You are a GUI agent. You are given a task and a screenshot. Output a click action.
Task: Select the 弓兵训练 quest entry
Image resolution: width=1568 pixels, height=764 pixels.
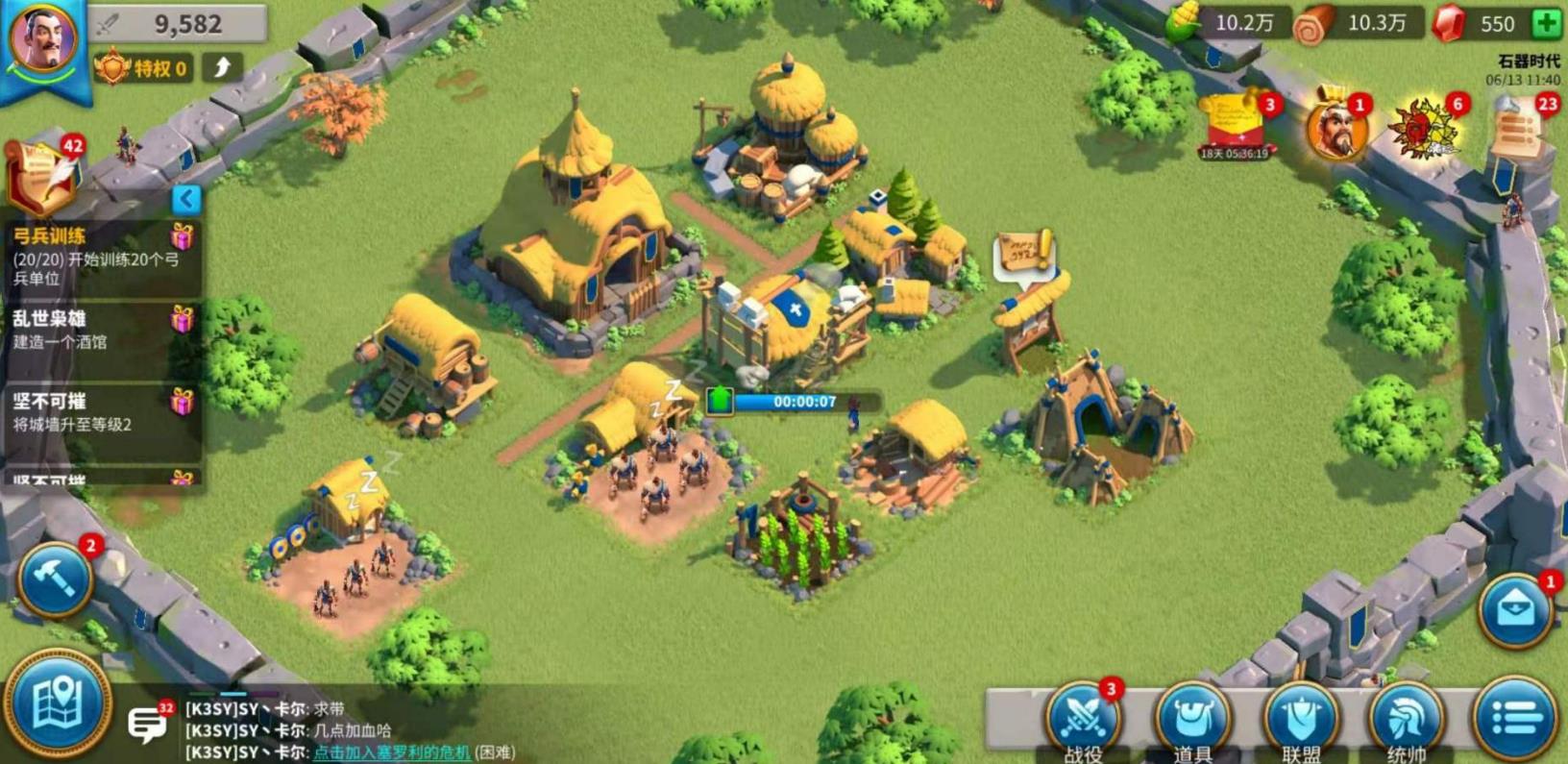coord(100,257)
